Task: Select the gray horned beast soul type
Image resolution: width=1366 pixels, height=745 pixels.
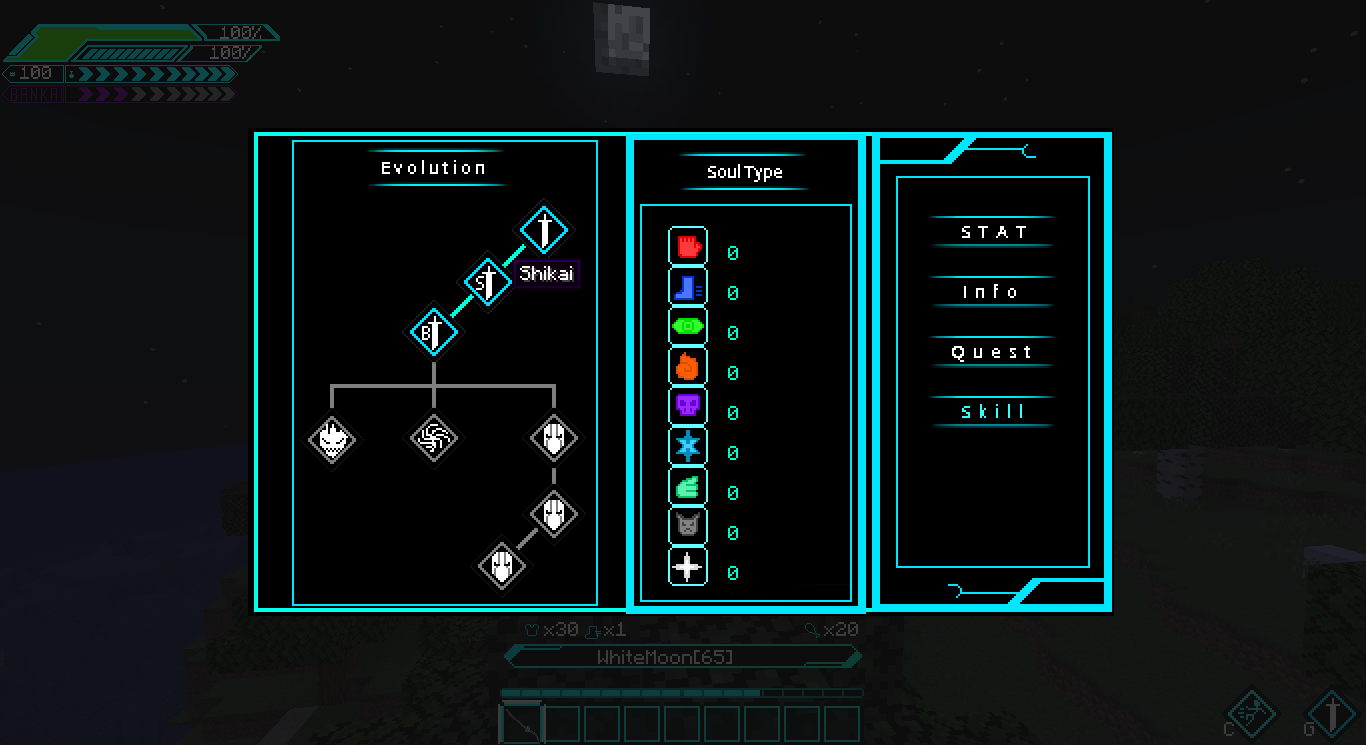Action: (688, 527)
